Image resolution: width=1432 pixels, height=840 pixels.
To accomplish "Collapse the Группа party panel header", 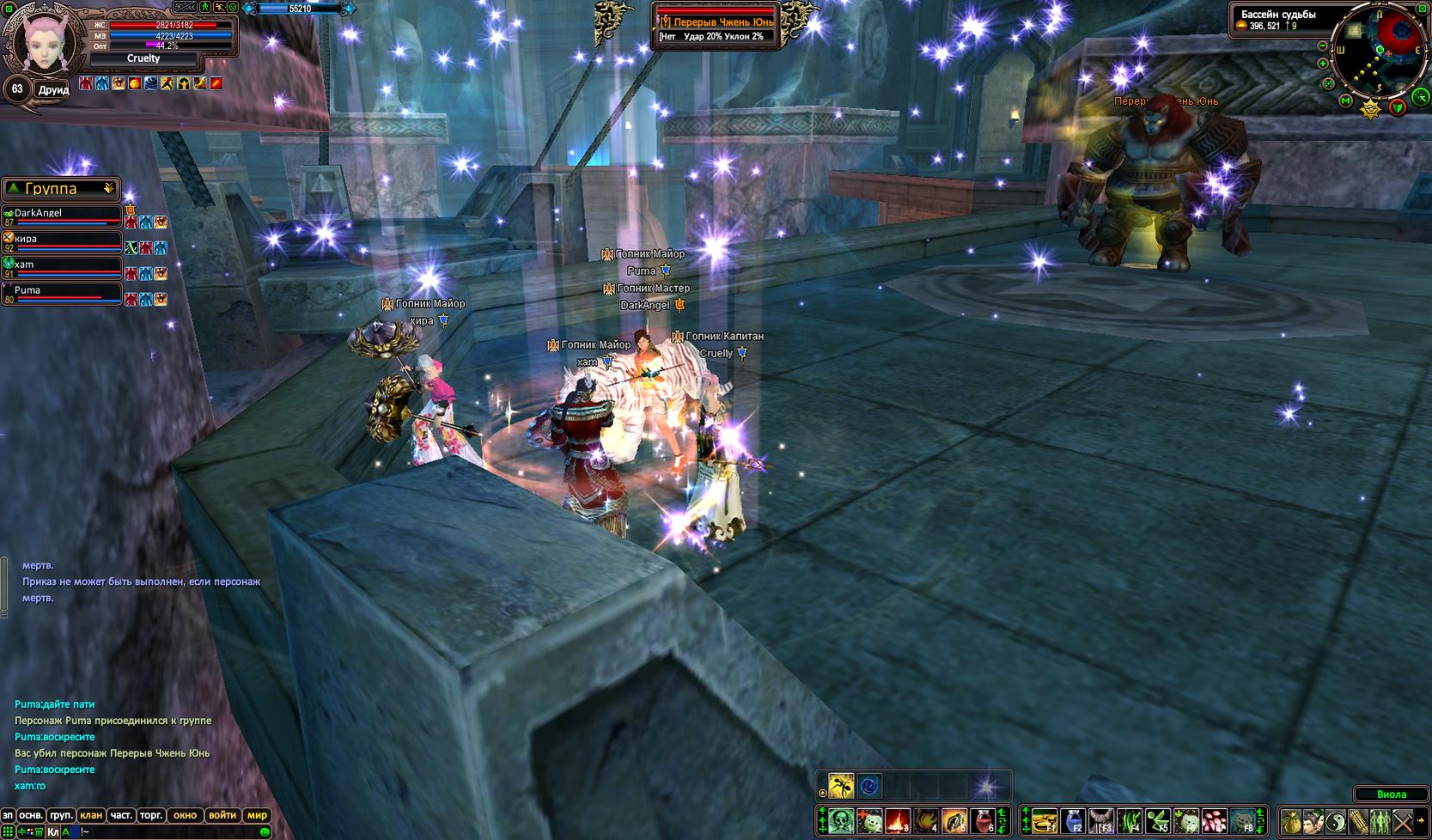I will tap(108, 188).
